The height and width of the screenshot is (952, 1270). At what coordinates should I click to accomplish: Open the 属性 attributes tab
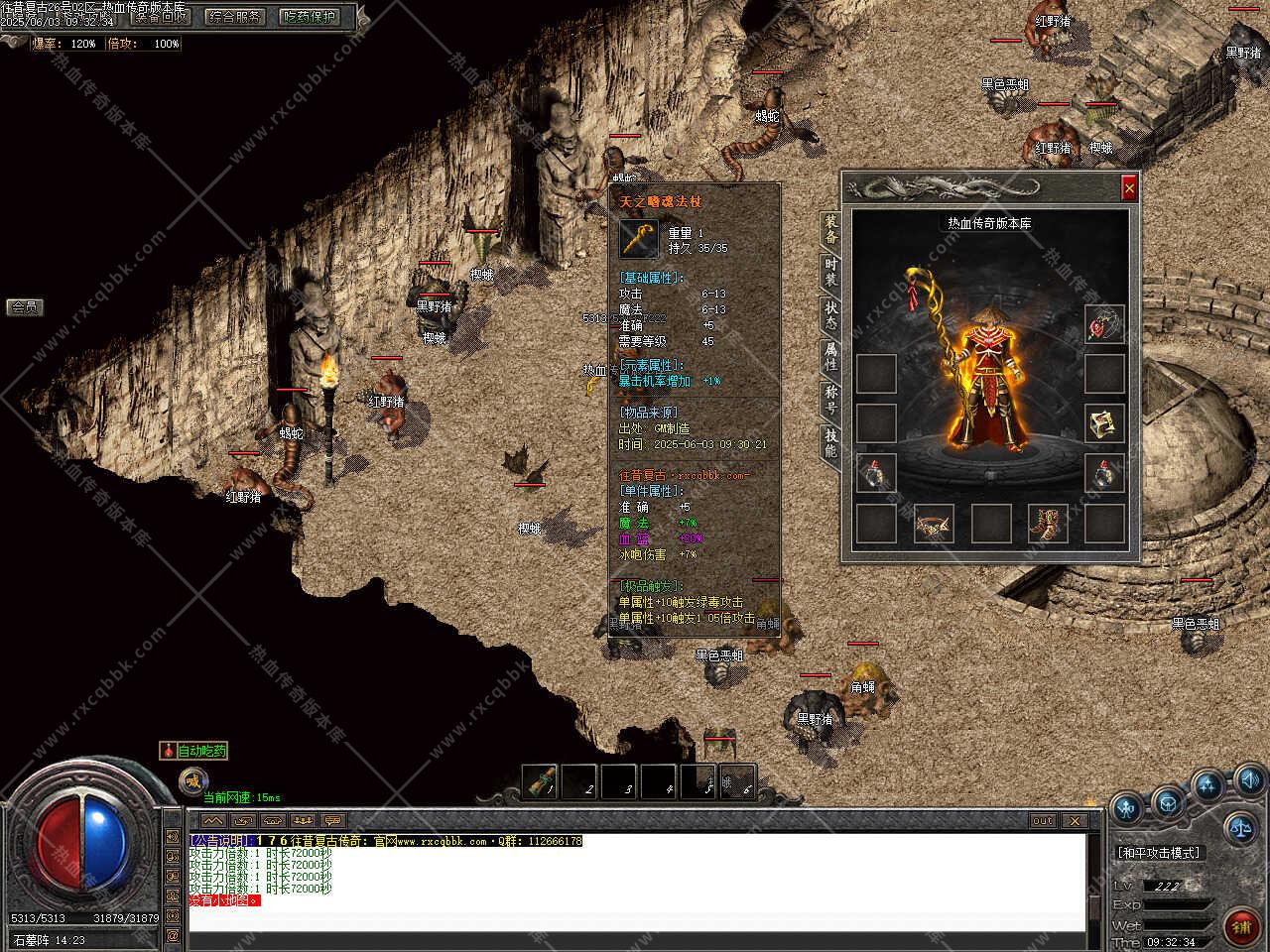(830, 355)
